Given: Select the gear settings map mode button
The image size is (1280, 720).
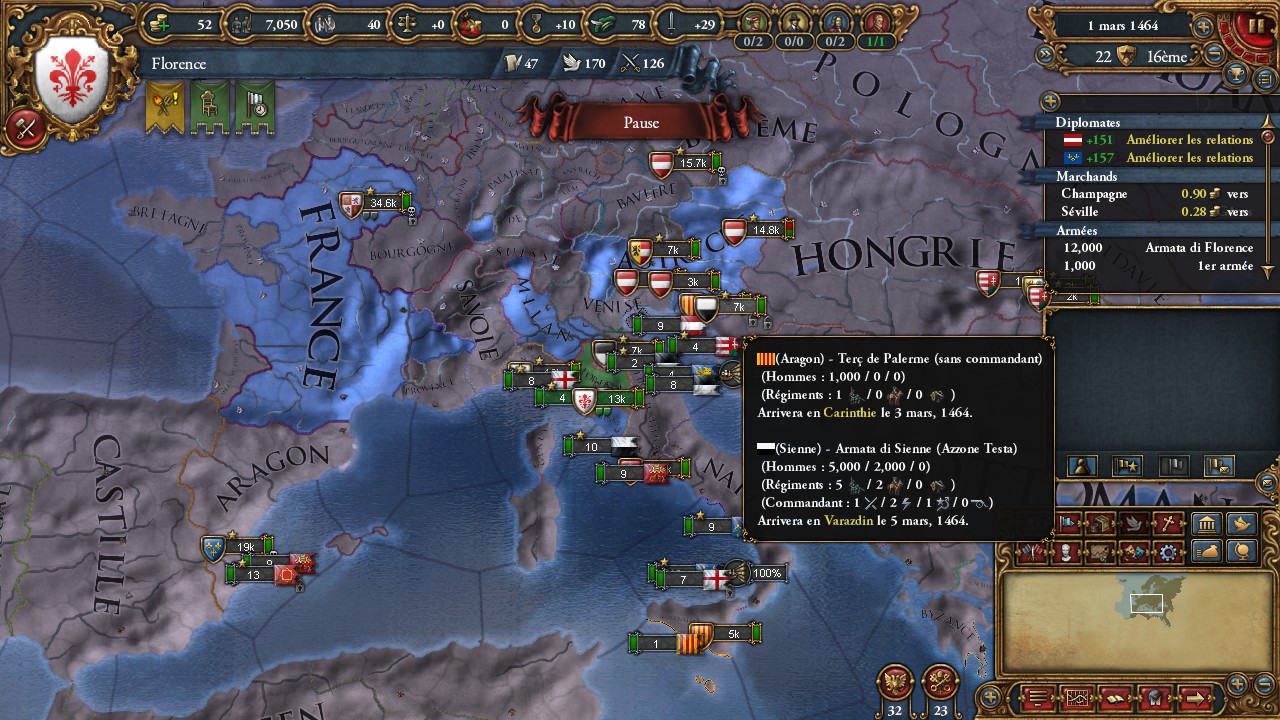Looking at the screenshot, I should [1167, 552].
